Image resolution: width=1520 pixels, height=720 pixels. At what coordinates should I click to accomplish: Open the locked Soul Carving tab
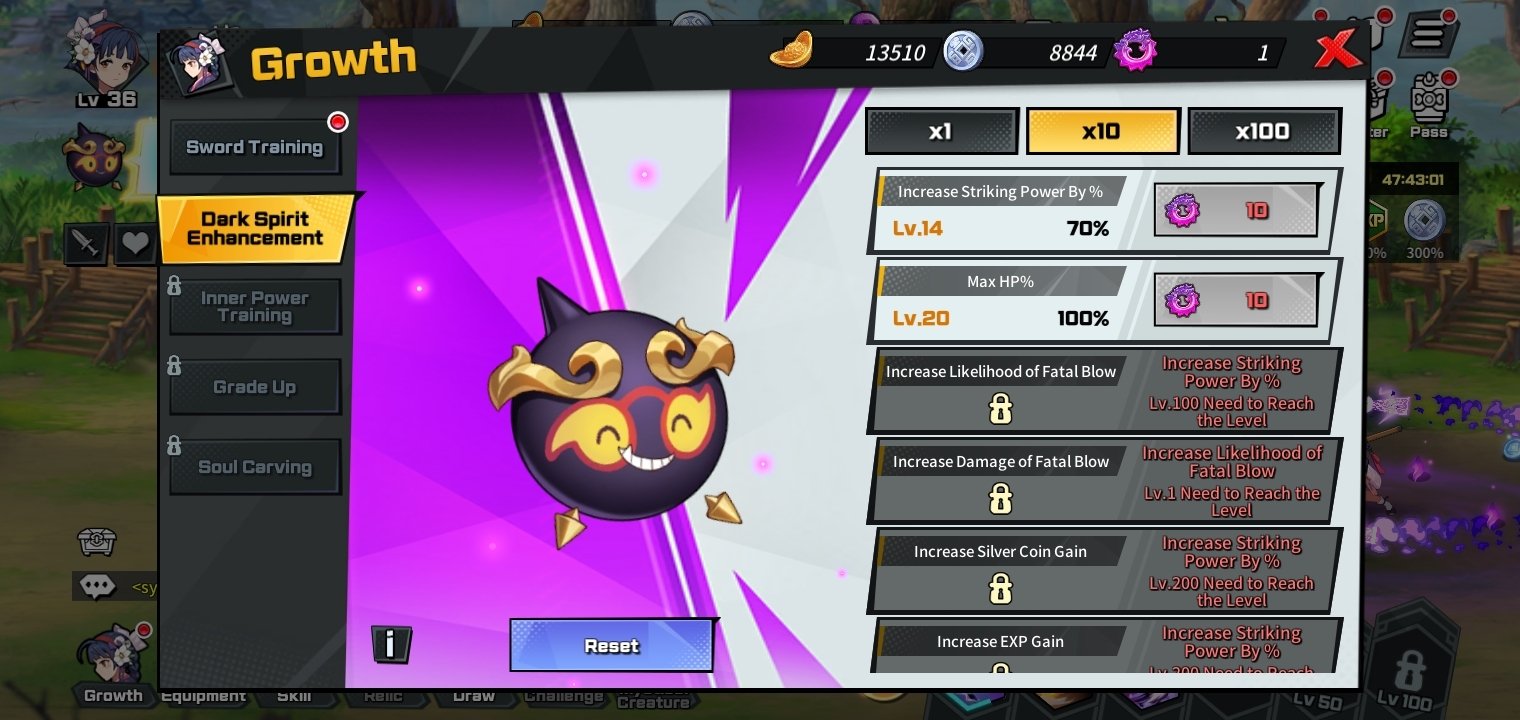pos(255,467)
